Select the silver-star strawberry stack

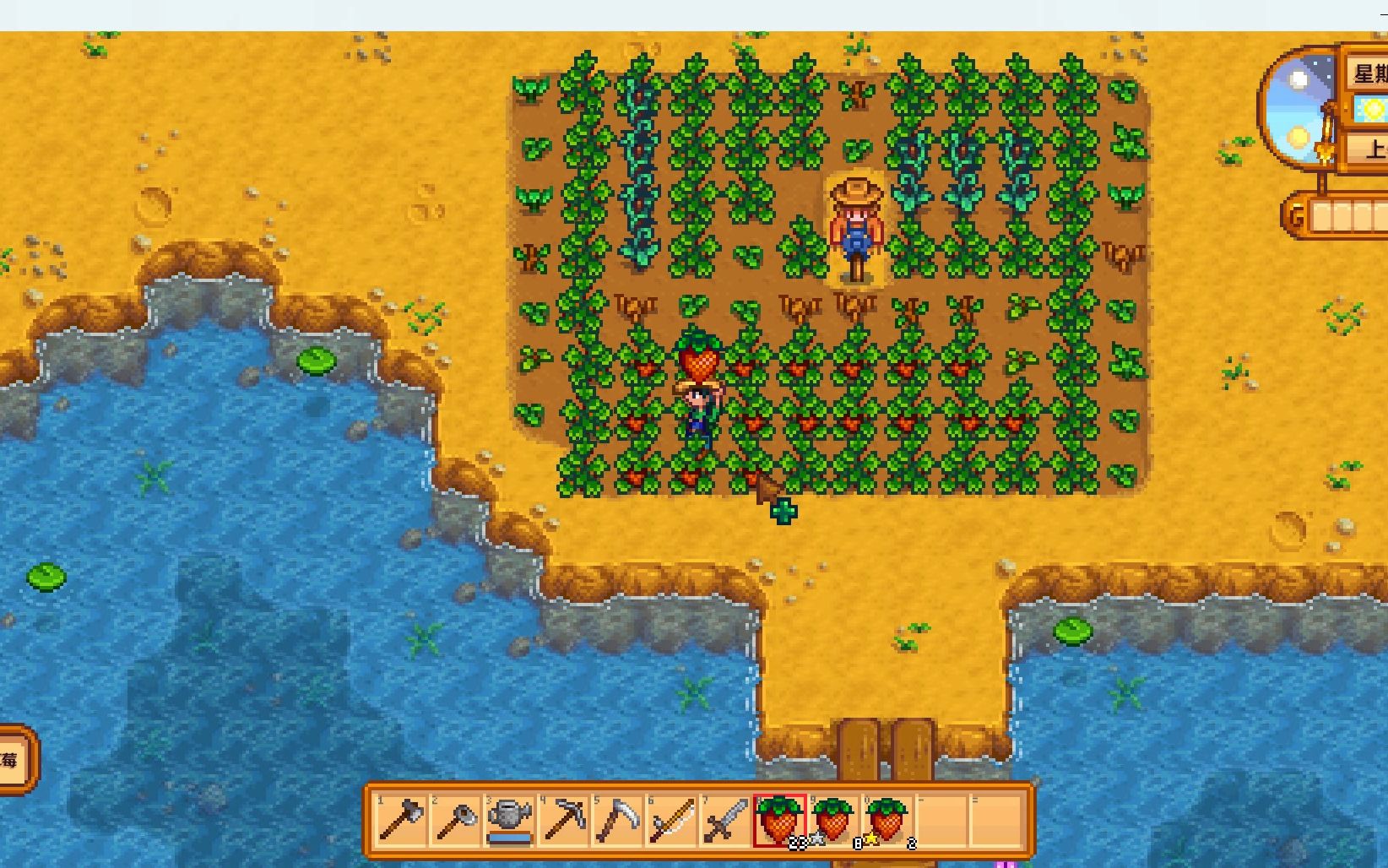click(833, 819)
